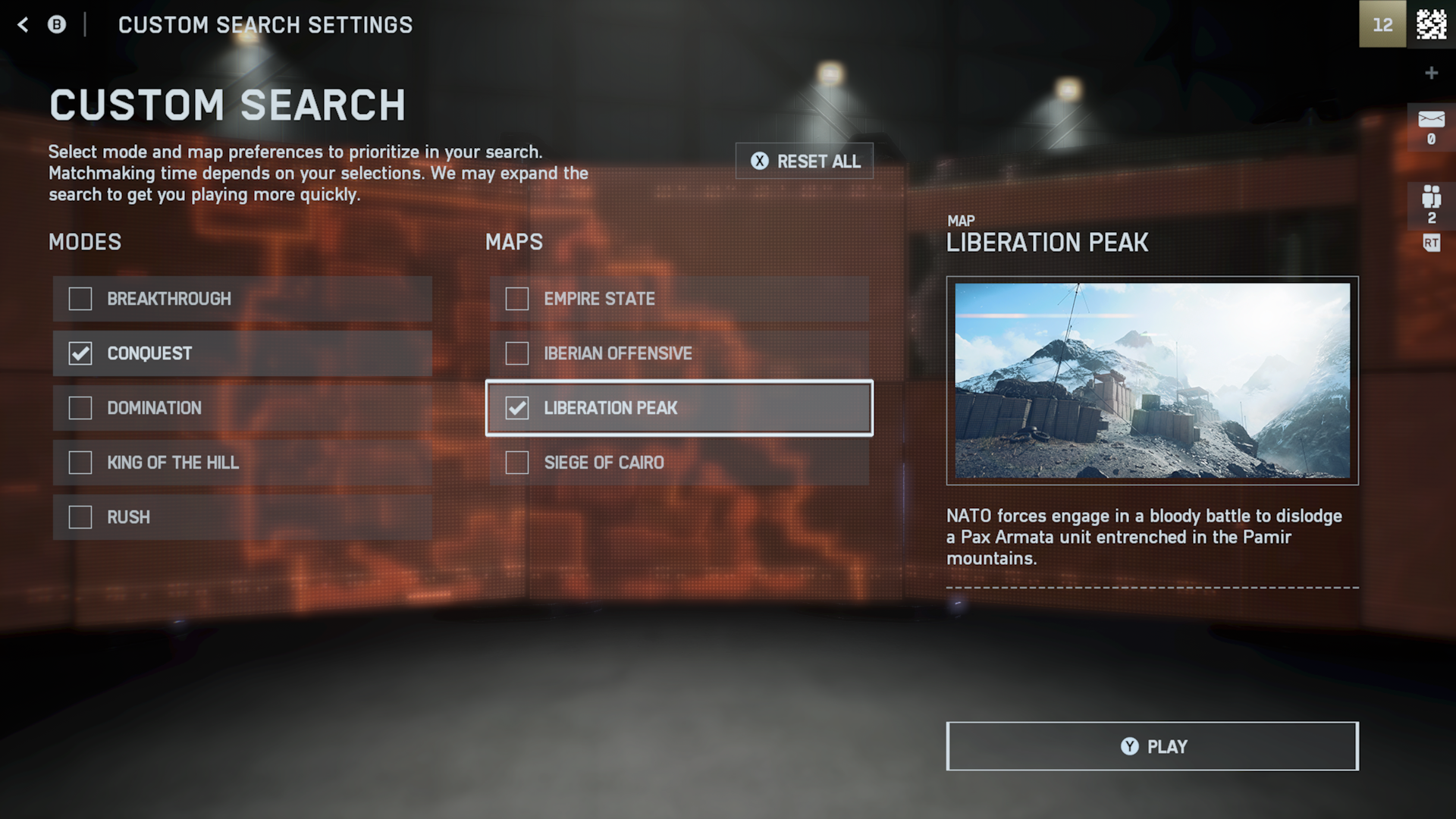1456x819 pixels.
Task: Toggle the Rush mode option
Action: point(80,517)
